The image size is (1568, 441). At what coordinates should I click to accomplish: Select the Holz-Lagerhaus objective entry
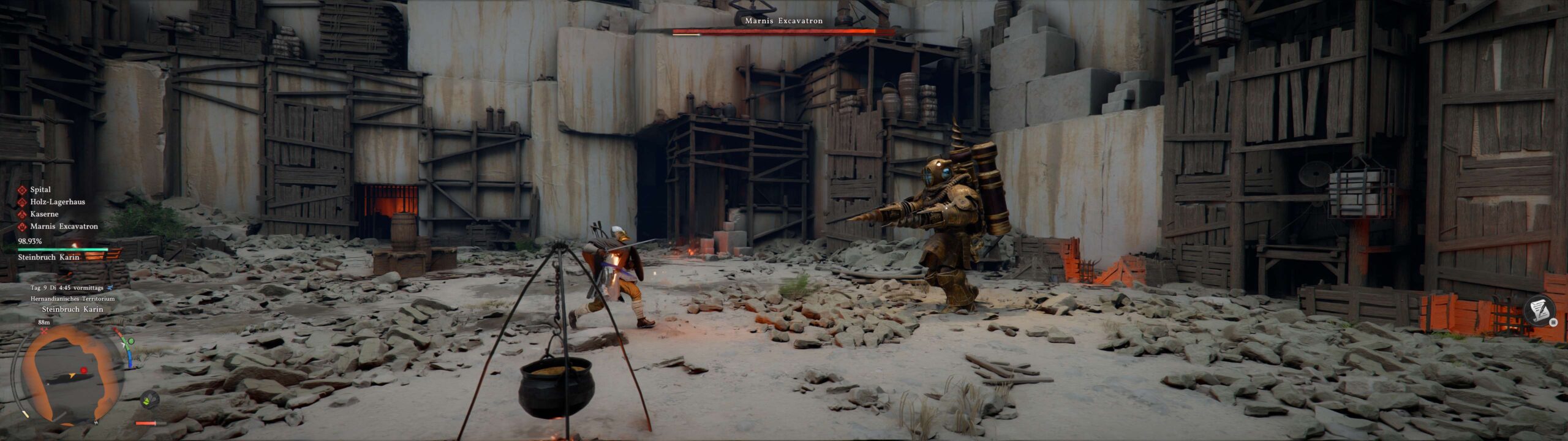click(x=57, y=202)
